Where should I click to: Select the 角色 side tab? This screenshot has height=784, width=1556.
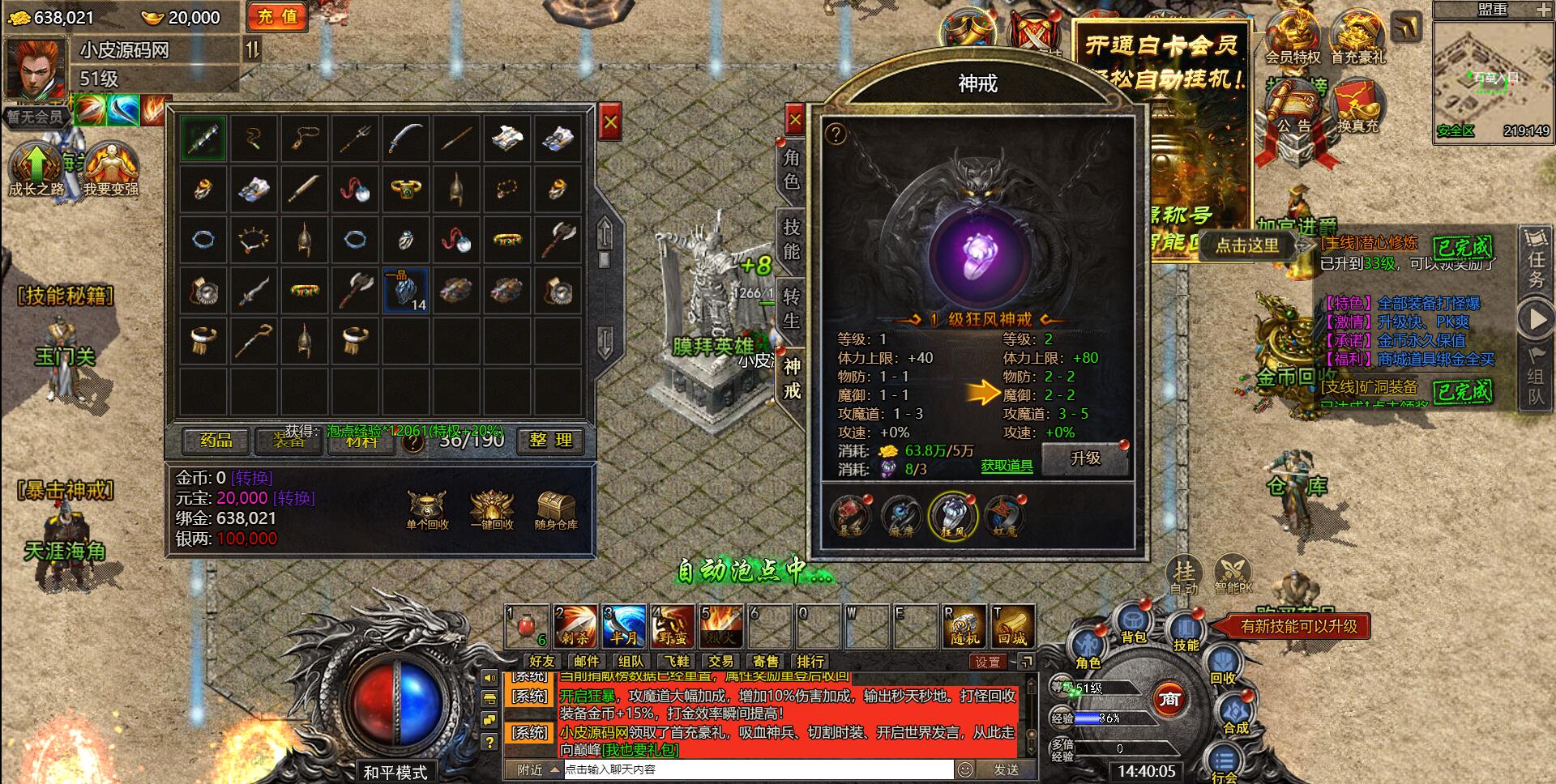click(792, 169)
